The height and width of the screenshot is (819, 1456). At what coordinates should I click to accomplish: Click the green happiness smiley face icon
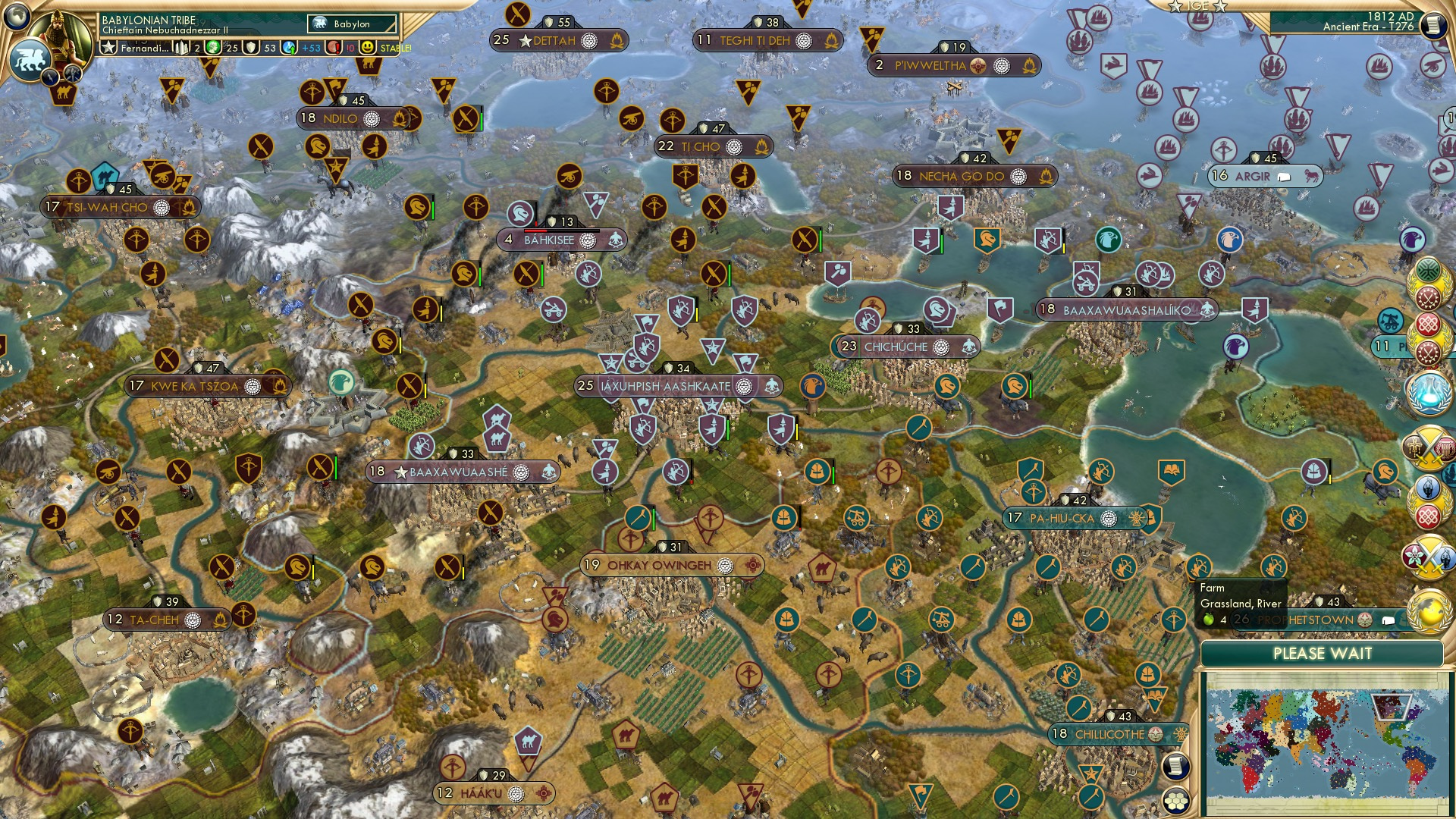(x=367, y=48)
